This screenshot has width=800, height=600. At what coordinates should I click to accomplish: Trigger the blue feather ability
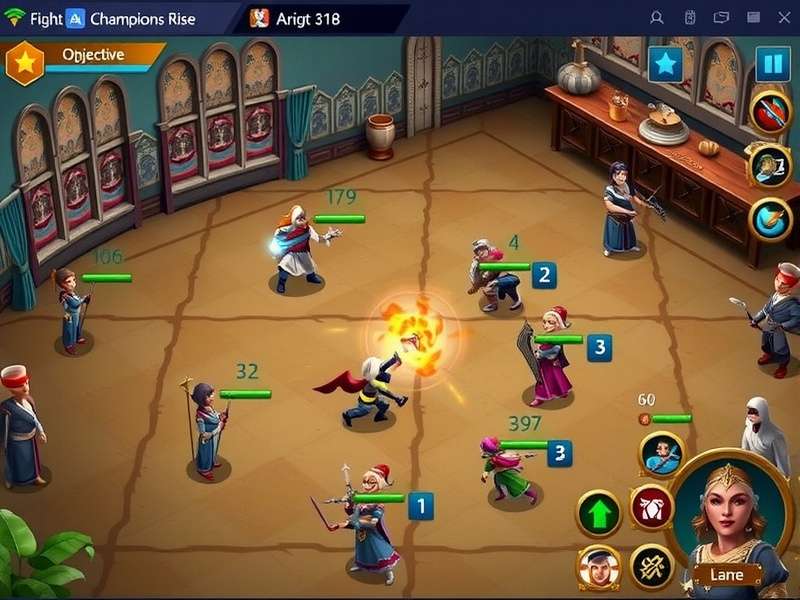click(x=771, y=219)
